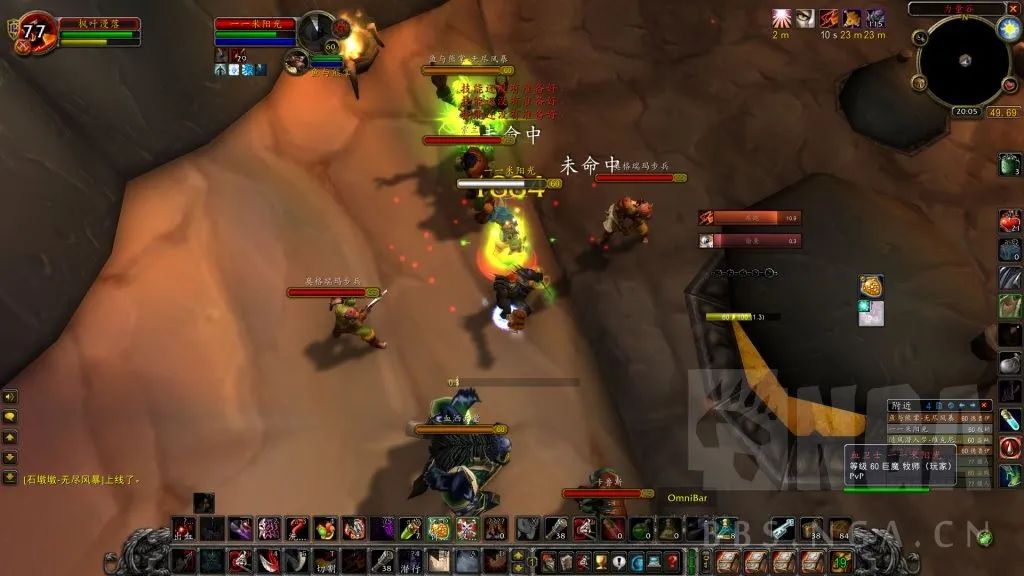1024x576 pixels.
Task: Use the red apple item on the right bar
Action: [x=1010, y=221]
